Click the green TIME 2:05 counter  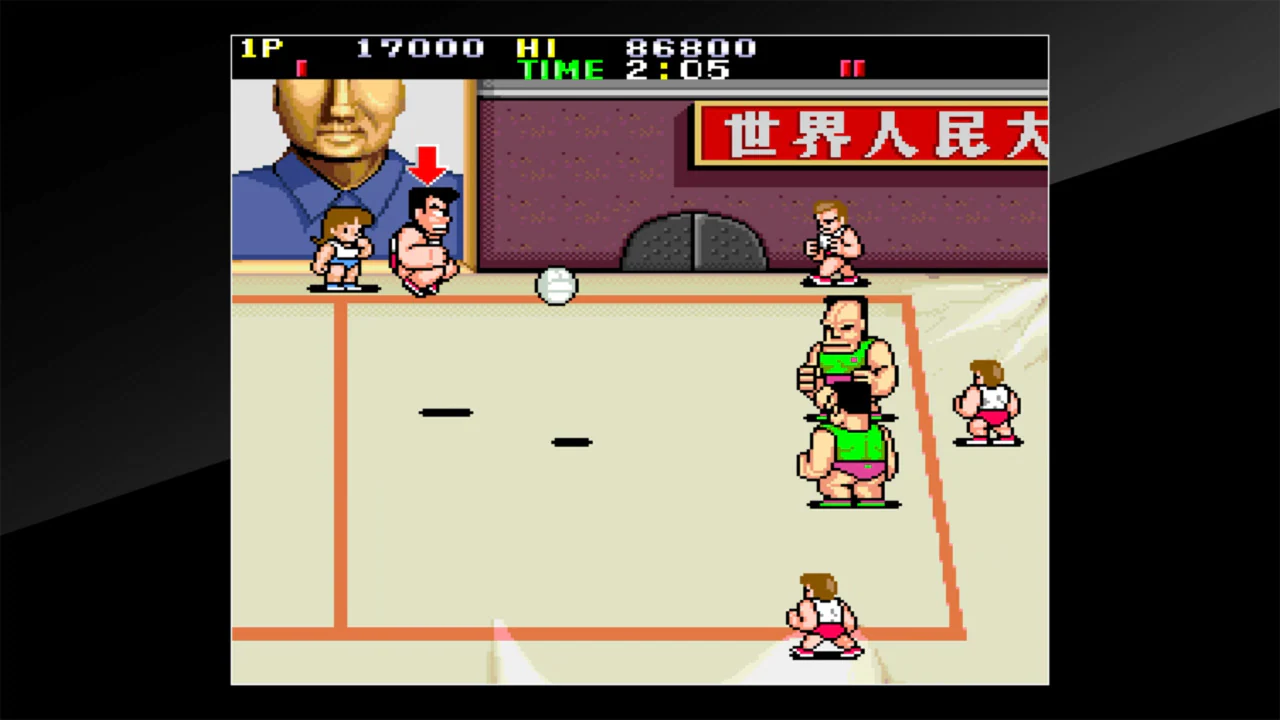625,70
